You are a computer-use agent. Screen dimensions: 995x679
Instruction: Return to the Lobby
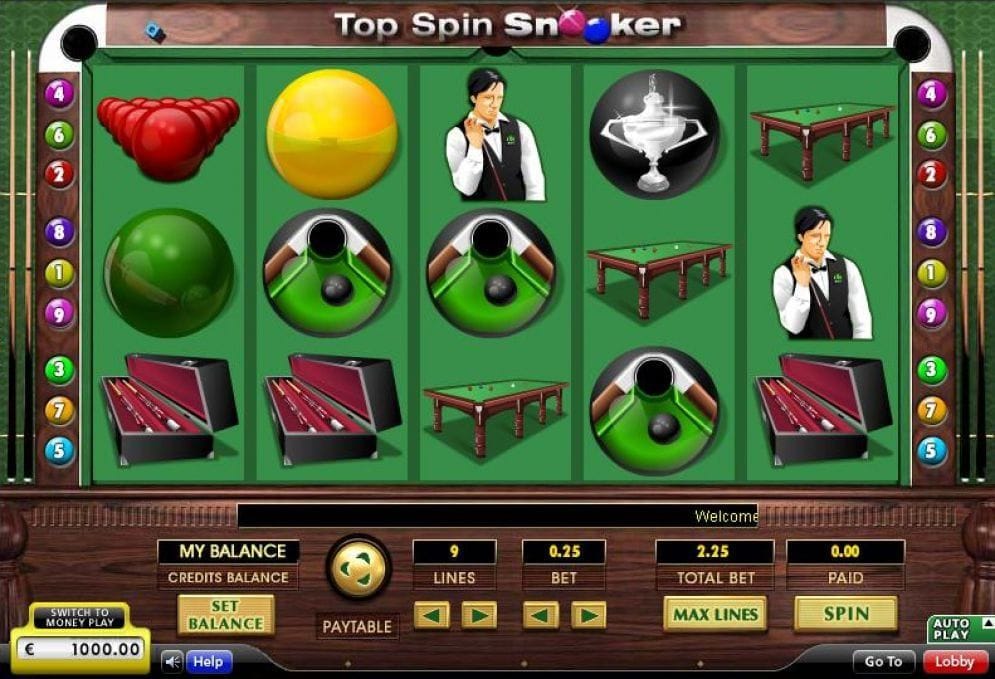(x=954, y=661)
